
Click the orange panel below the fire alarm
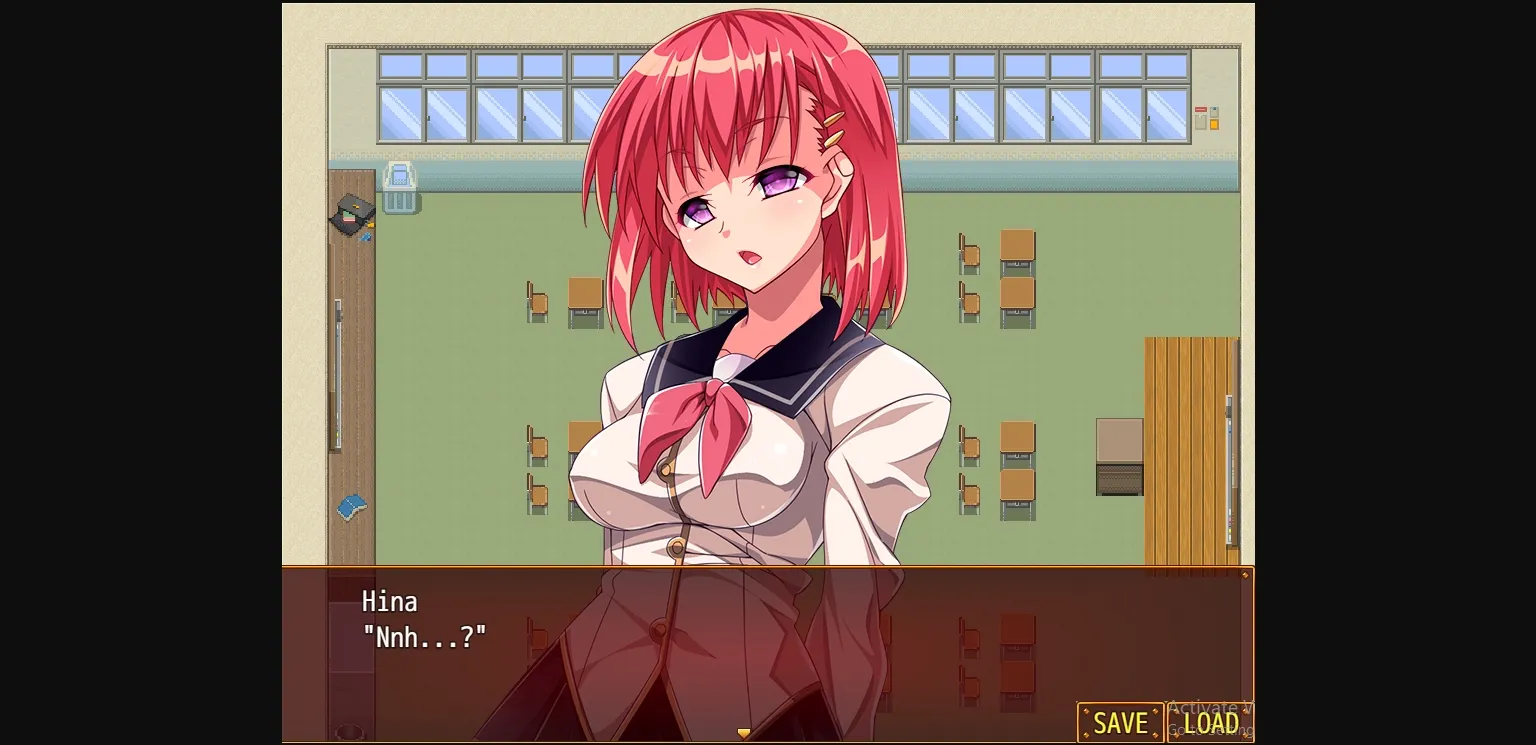point(1213,124)
